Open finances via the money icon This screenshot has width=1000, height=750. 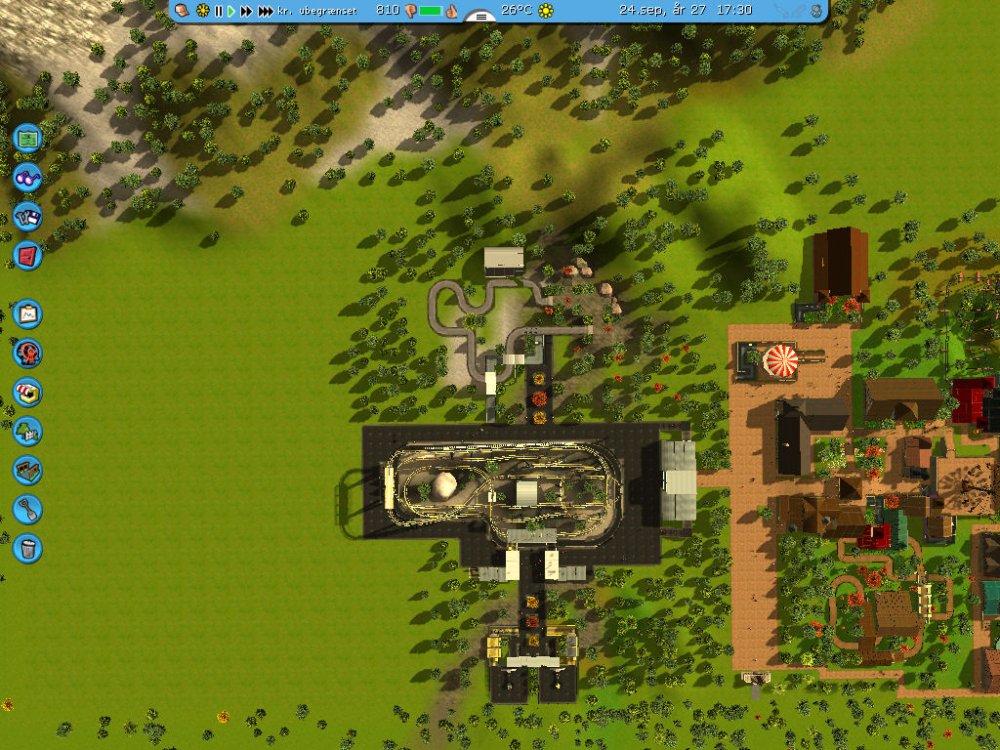[x=182, y=10]
